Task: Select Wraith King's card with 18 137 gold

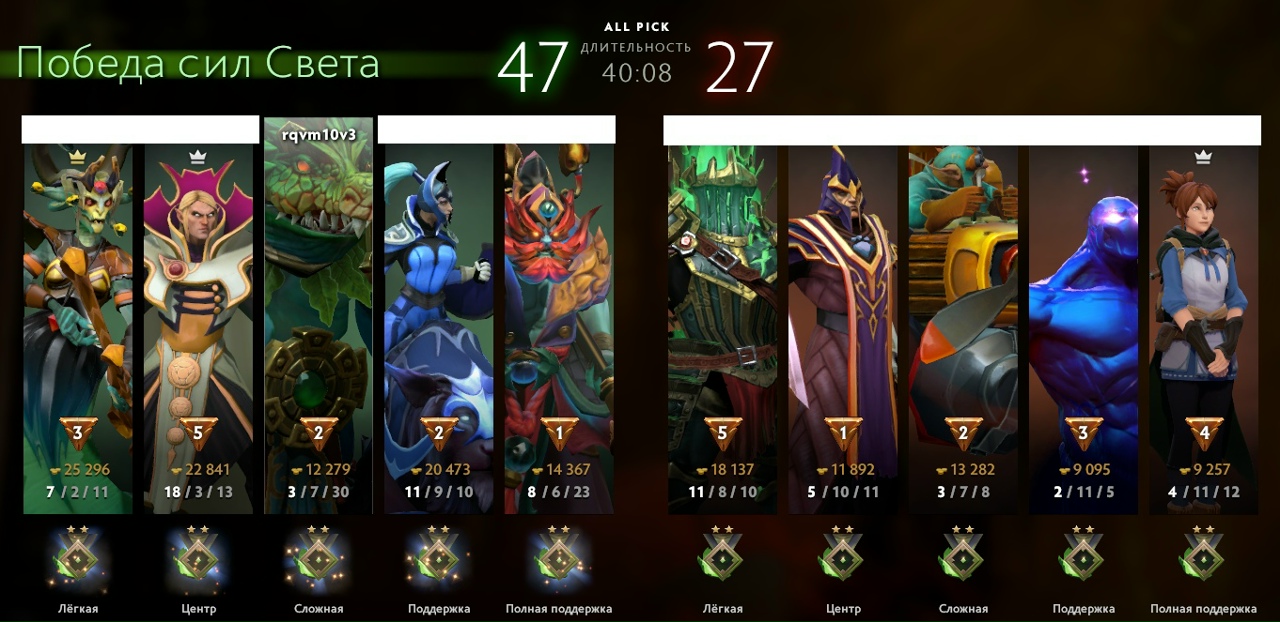Action: [x=722, y=320]
